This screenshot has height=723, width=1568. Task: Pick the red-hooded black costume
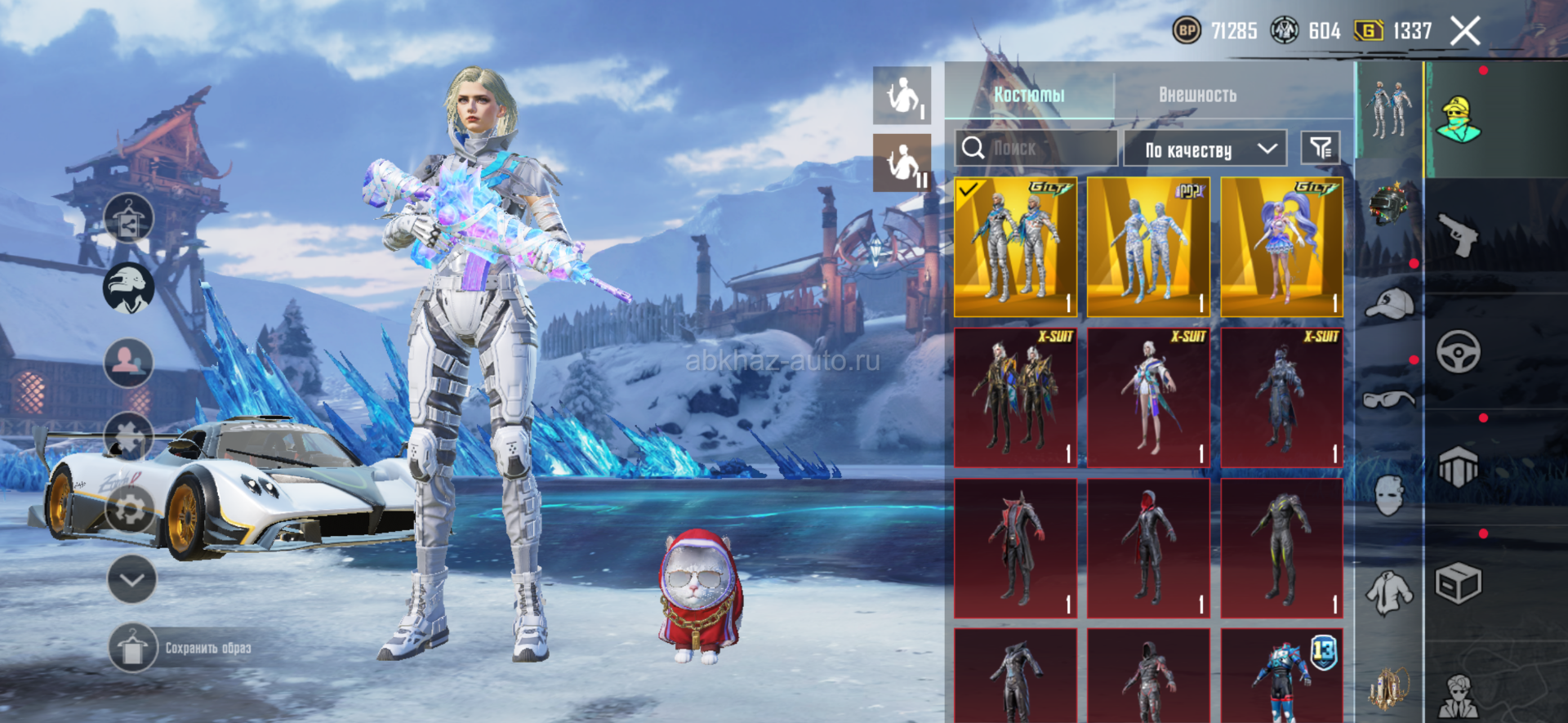pos(1148,548)
